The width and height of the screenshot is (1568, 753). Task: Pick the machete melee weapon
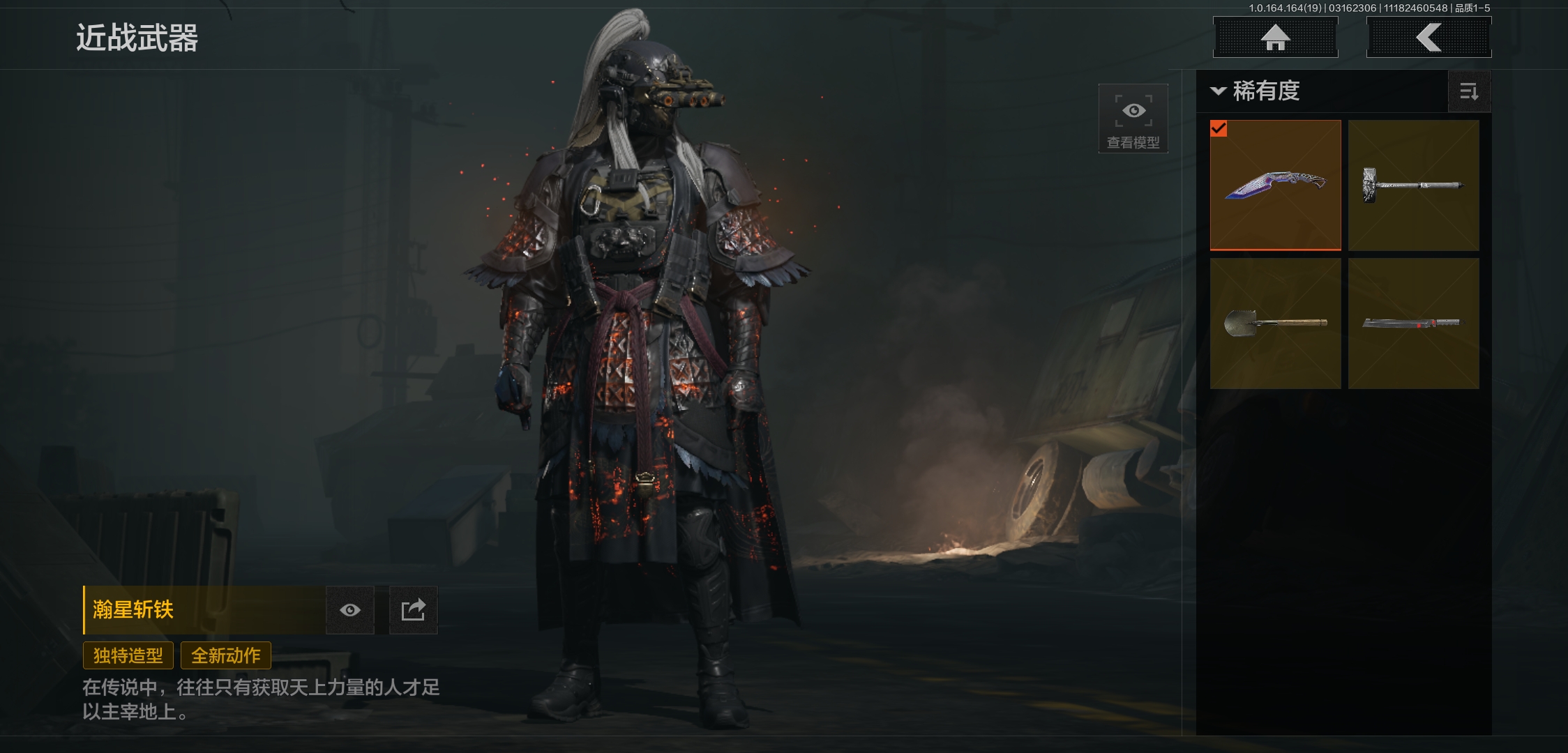tap(1413, 323)
